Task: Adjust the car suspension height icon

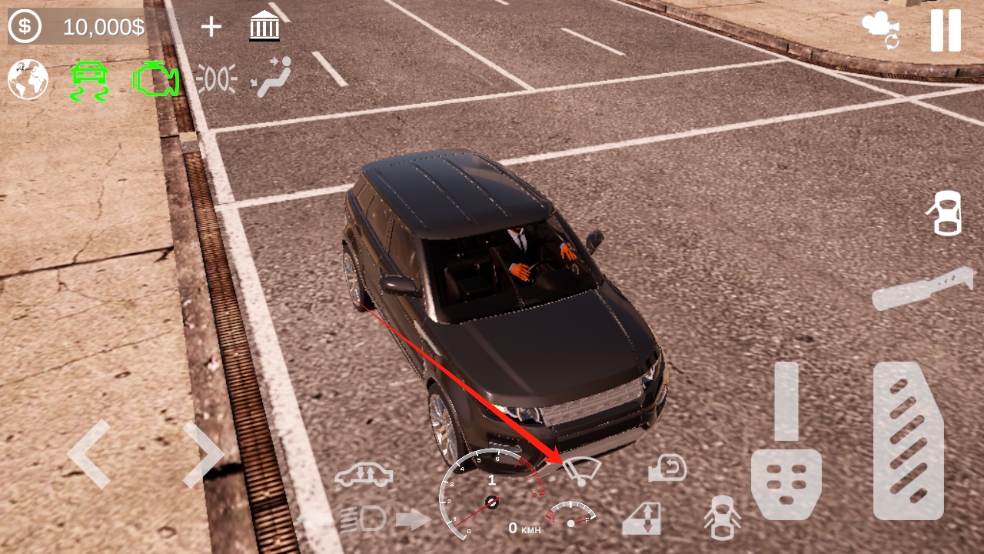Action: pyautogui.click(x=363, y=474)
